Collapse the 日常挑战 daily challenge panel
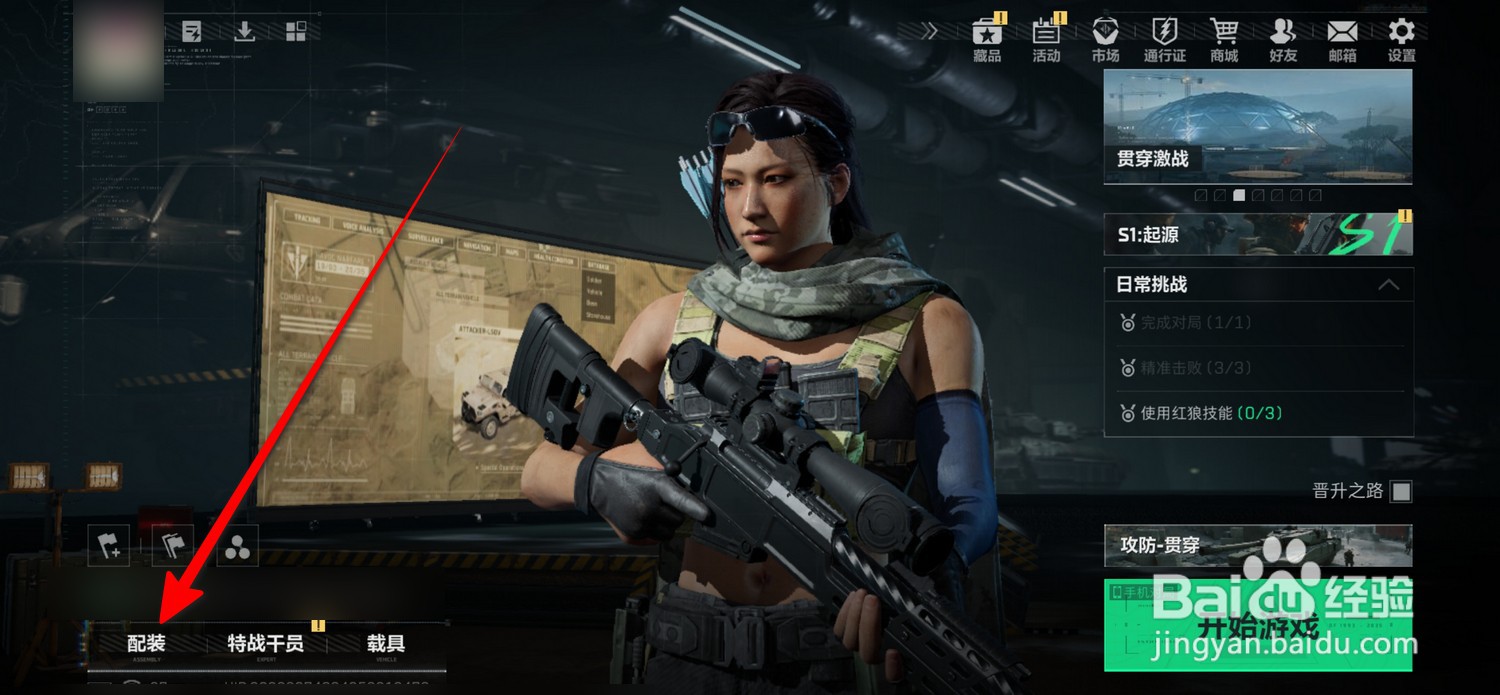Screen dimensions: 1500x695 pos(1388,285)
